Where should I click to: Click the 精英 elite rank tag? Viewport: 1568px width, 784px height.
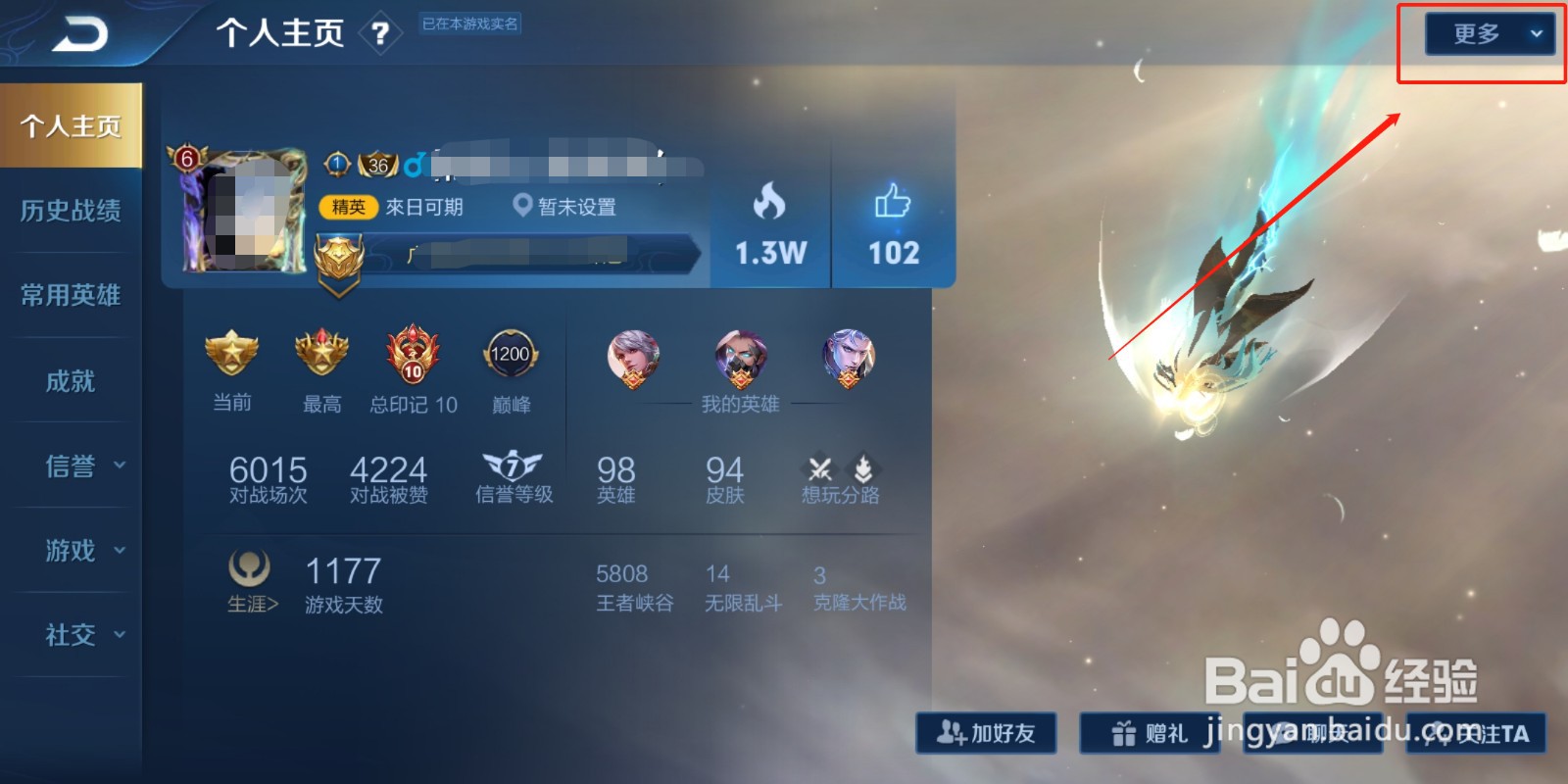click(349, 207)
